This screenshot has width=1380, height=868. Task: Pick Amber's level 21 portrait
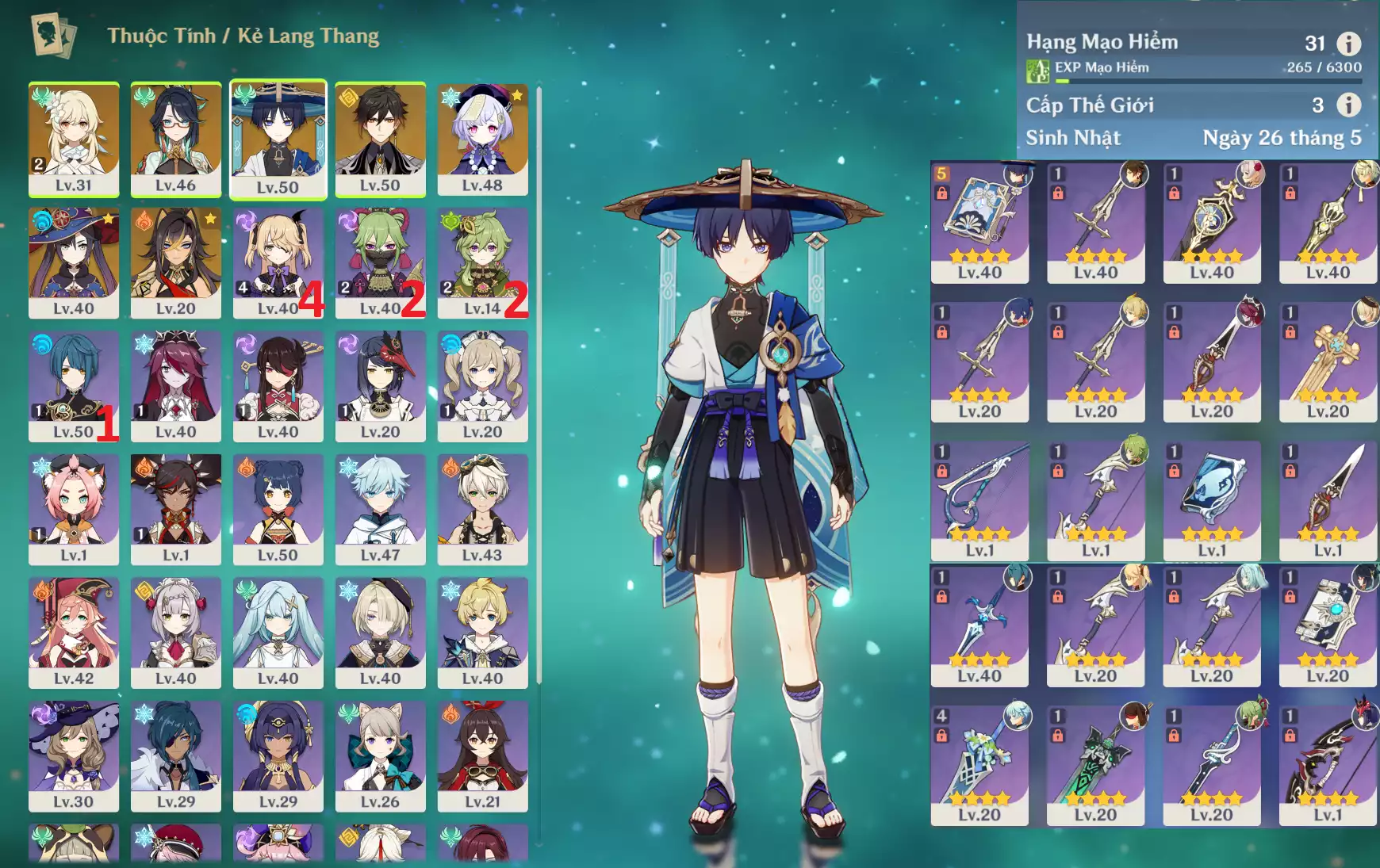482,755
